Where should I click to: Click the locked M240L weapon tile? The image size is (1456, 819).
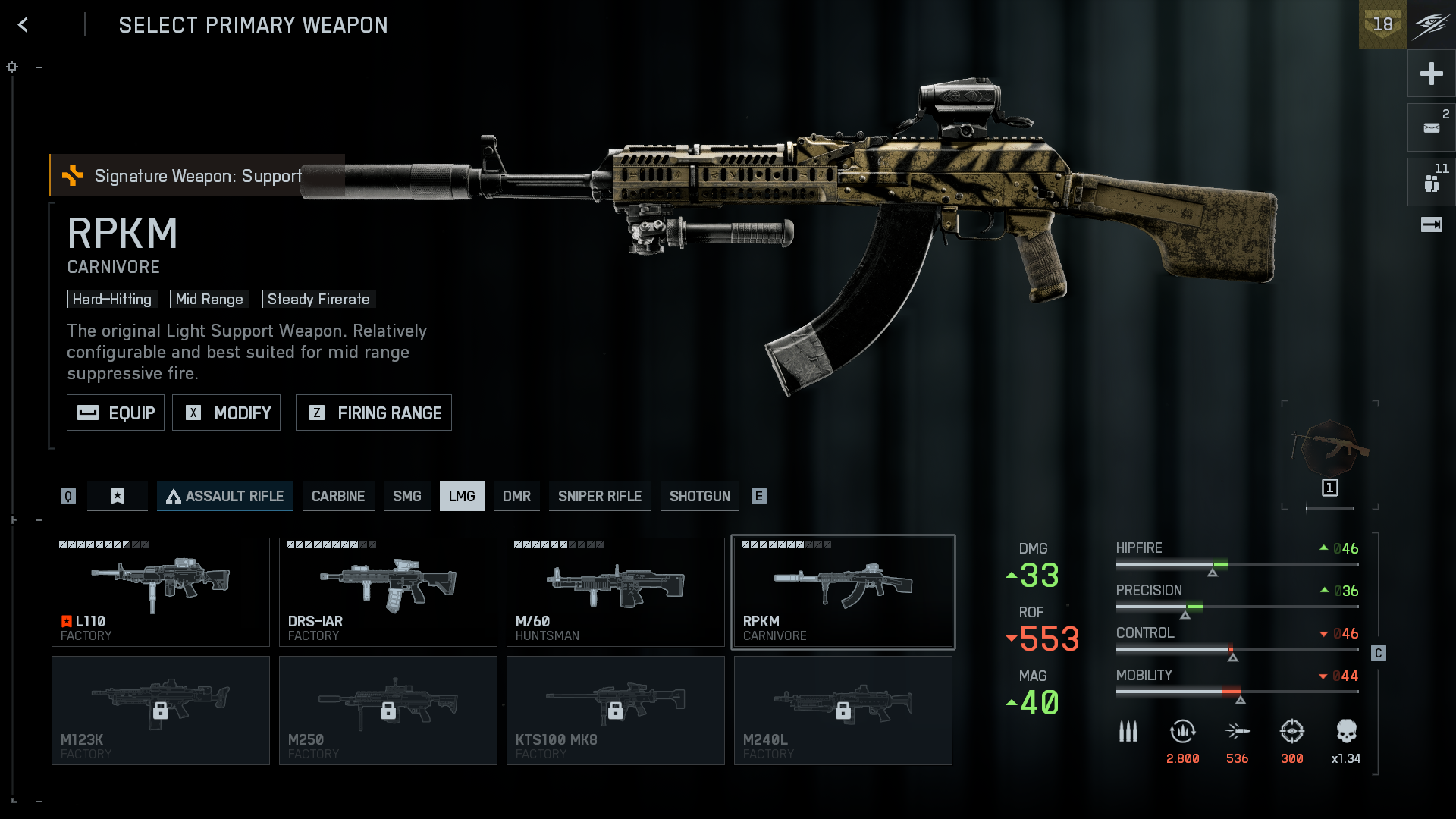click(843, 711)
